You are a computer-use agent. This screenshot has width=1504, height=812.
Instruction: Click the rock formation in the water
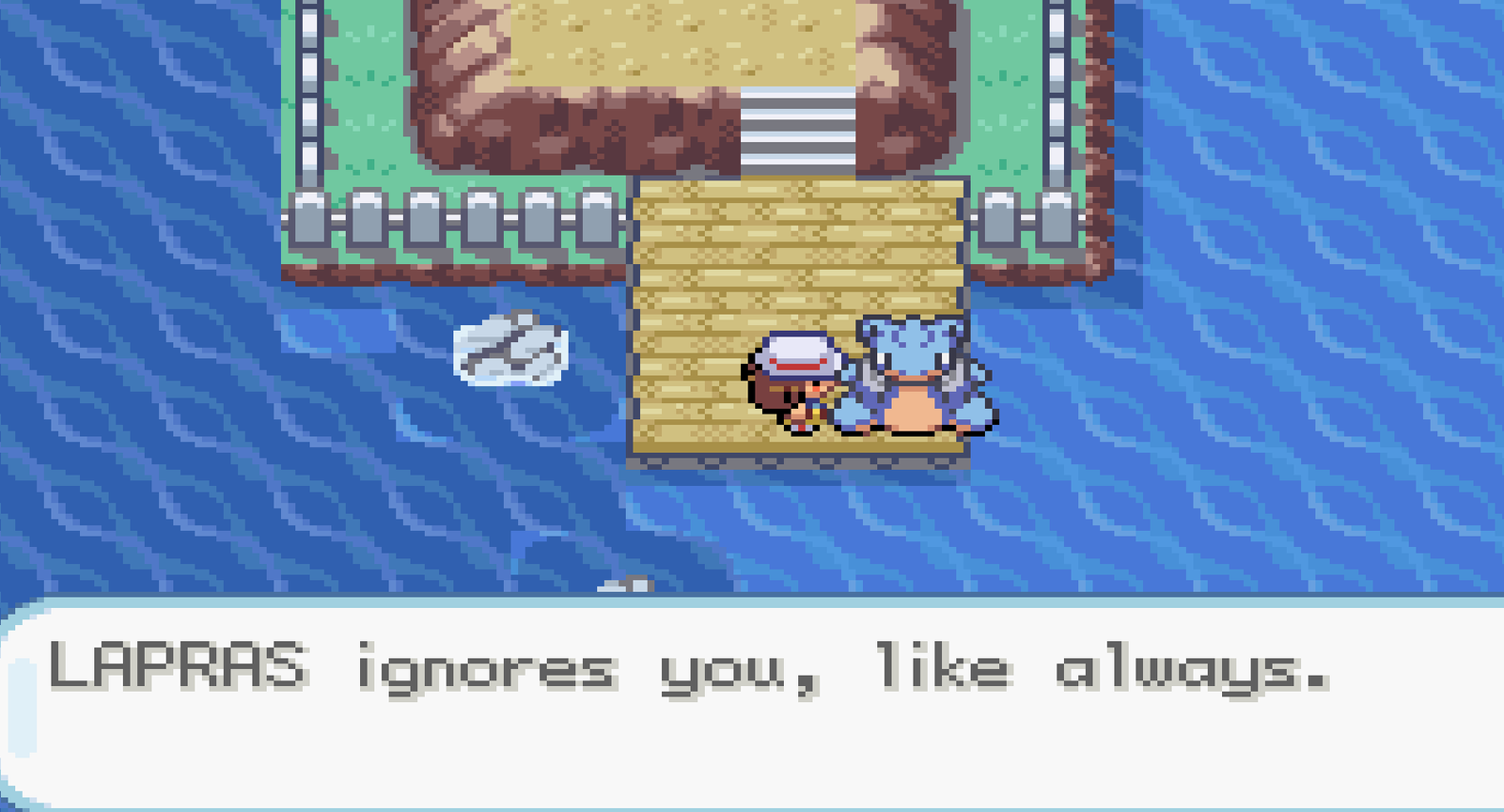click(512, 352)
